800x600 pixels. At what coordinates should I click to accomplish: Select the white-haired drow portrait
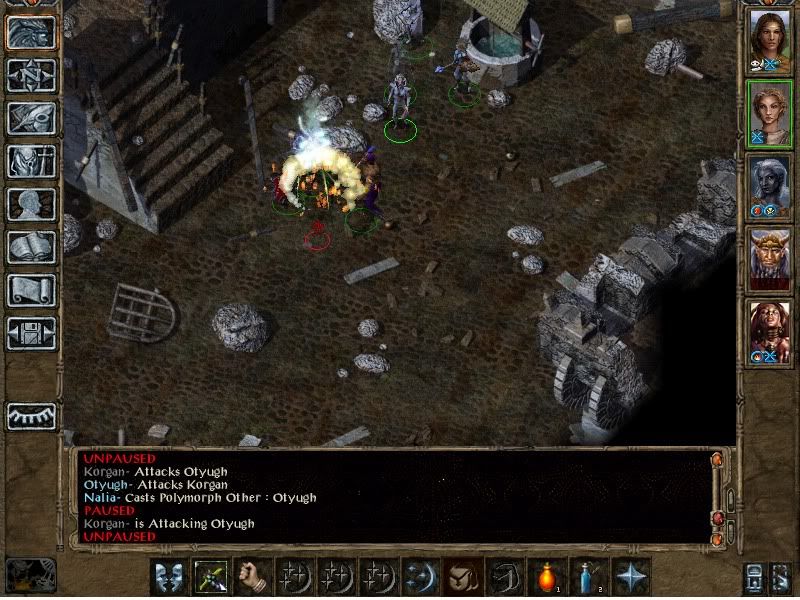click(x=769, y=187)
